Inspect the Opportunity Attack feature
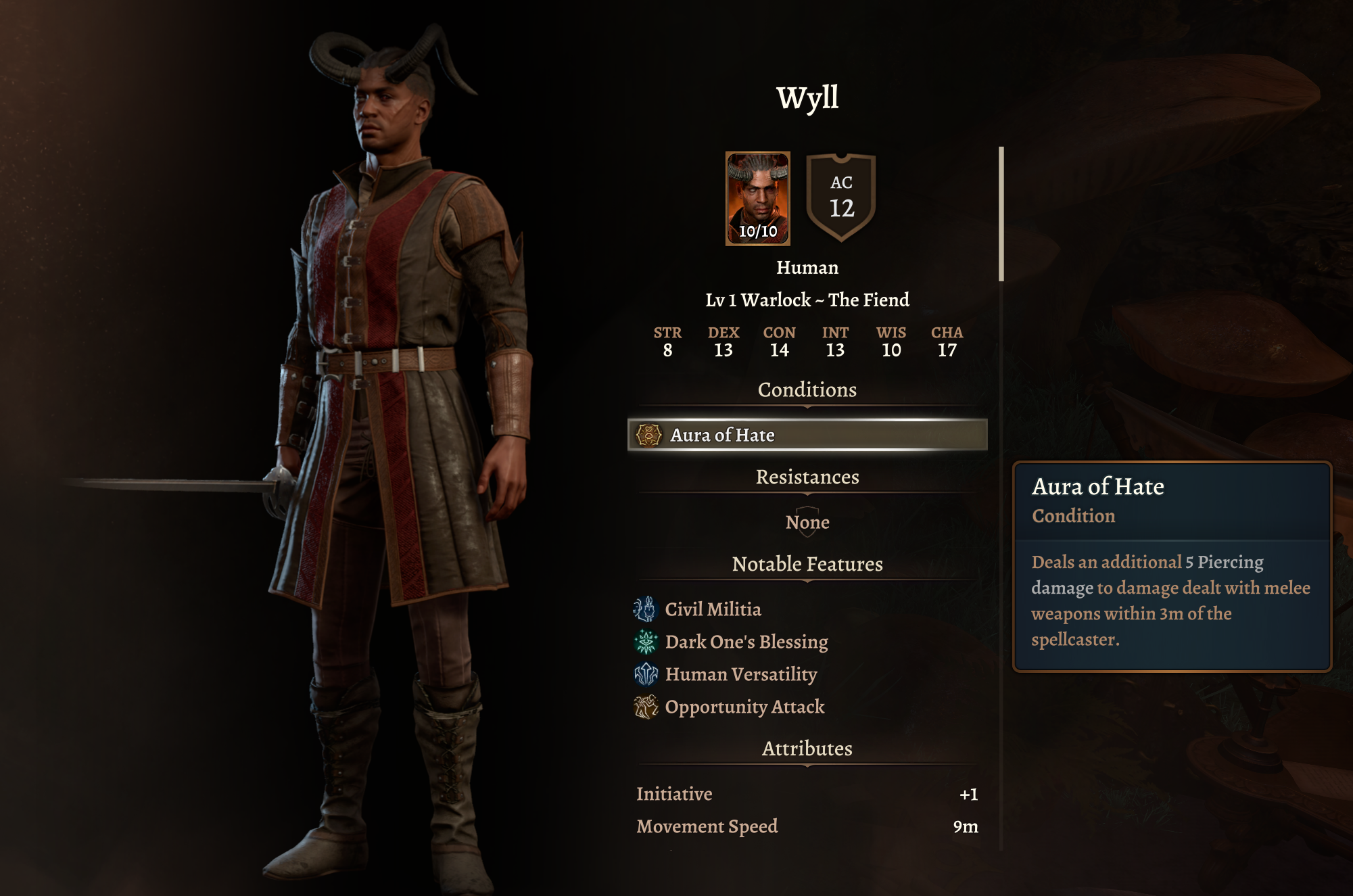The height and width of the screenshot is (896, 1353). pos(744,707)
